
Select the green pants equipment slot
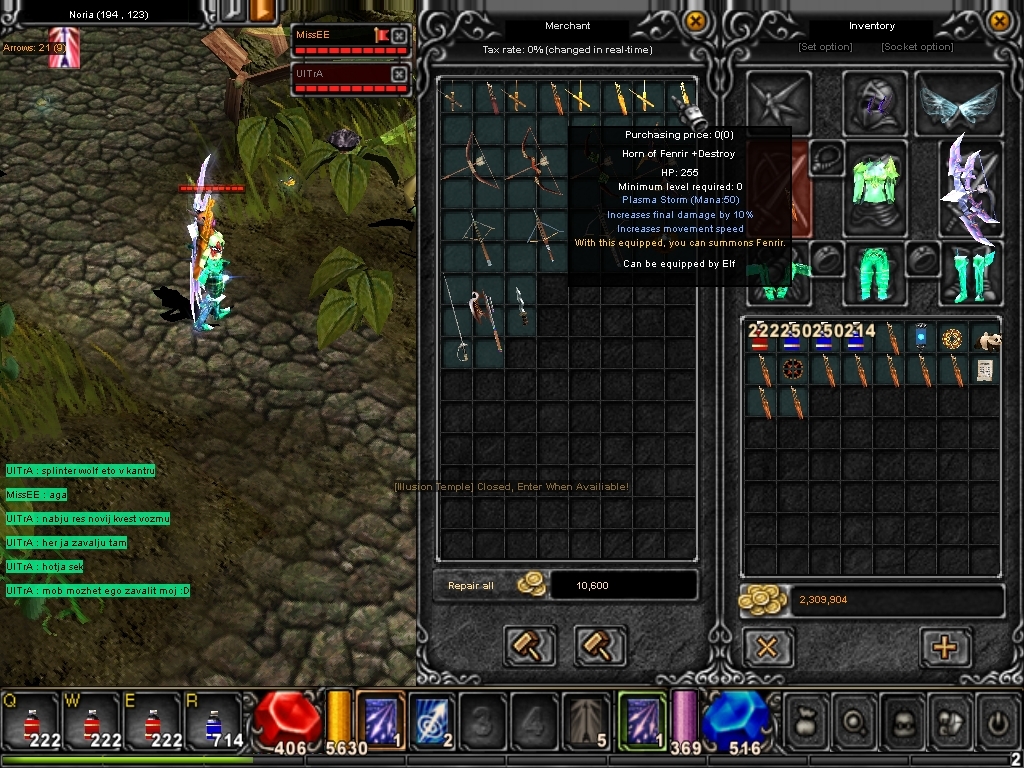(875, 273)
